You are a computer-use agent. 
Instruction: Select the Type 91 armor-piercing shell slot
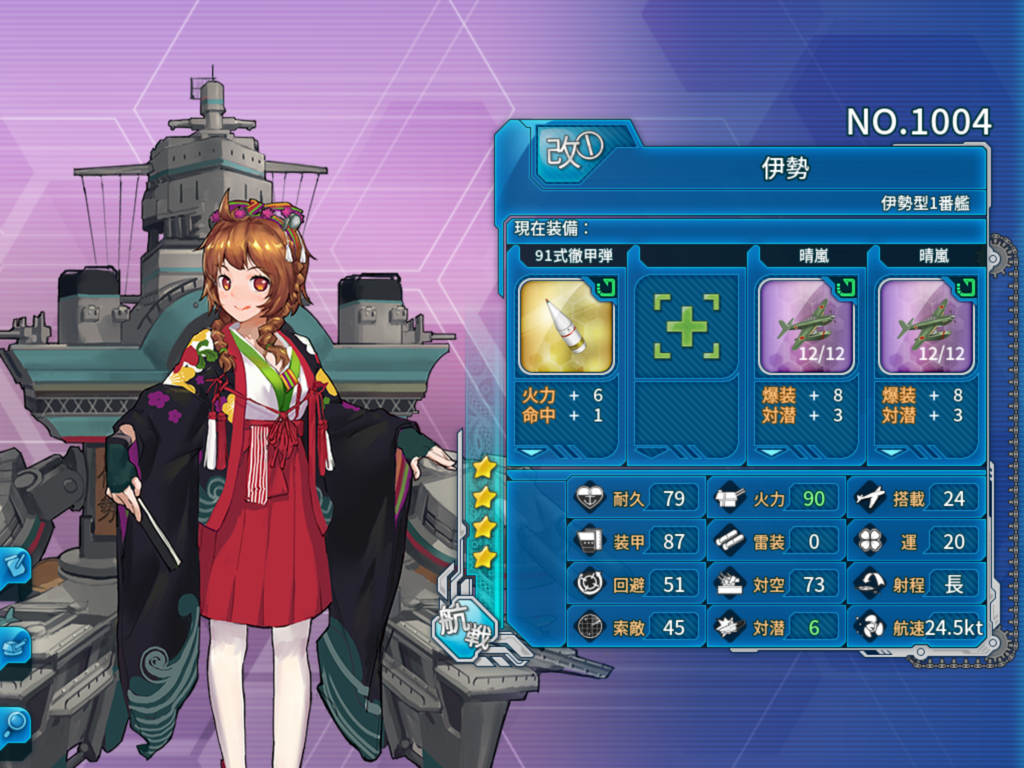point(566,326)
